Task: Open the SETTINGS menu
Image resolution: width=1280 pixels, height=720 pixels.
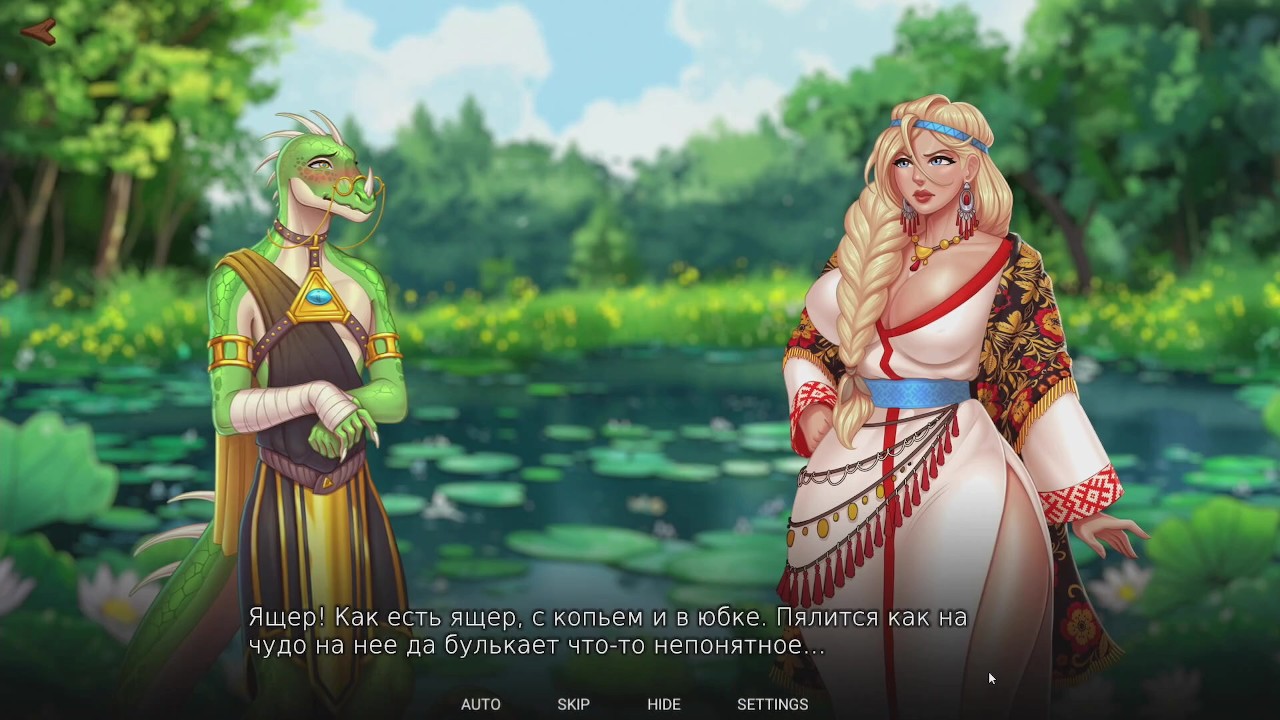Action: 772,704
